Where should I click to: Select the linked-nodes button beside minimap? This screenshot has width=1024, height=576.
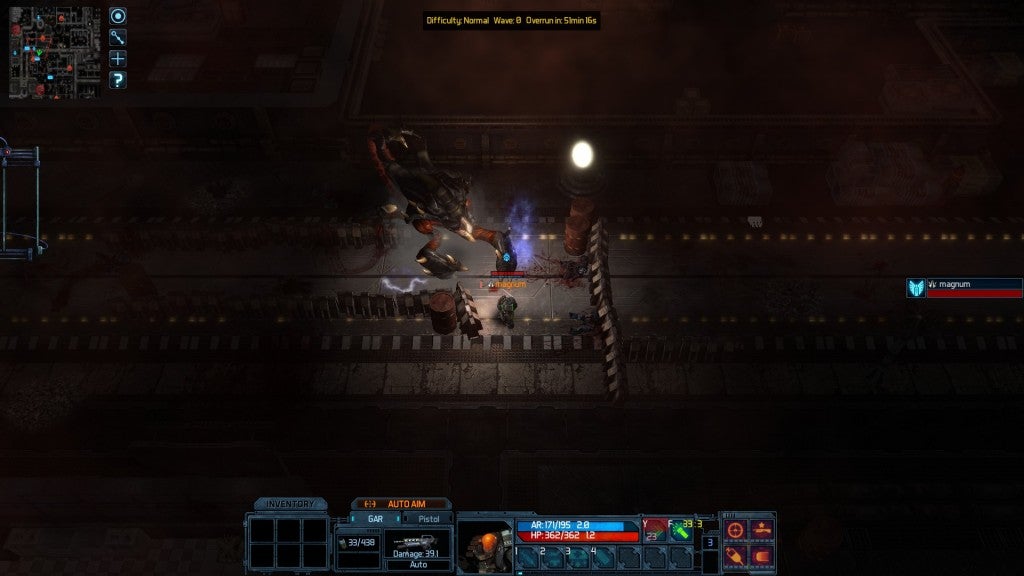(118, 37)
